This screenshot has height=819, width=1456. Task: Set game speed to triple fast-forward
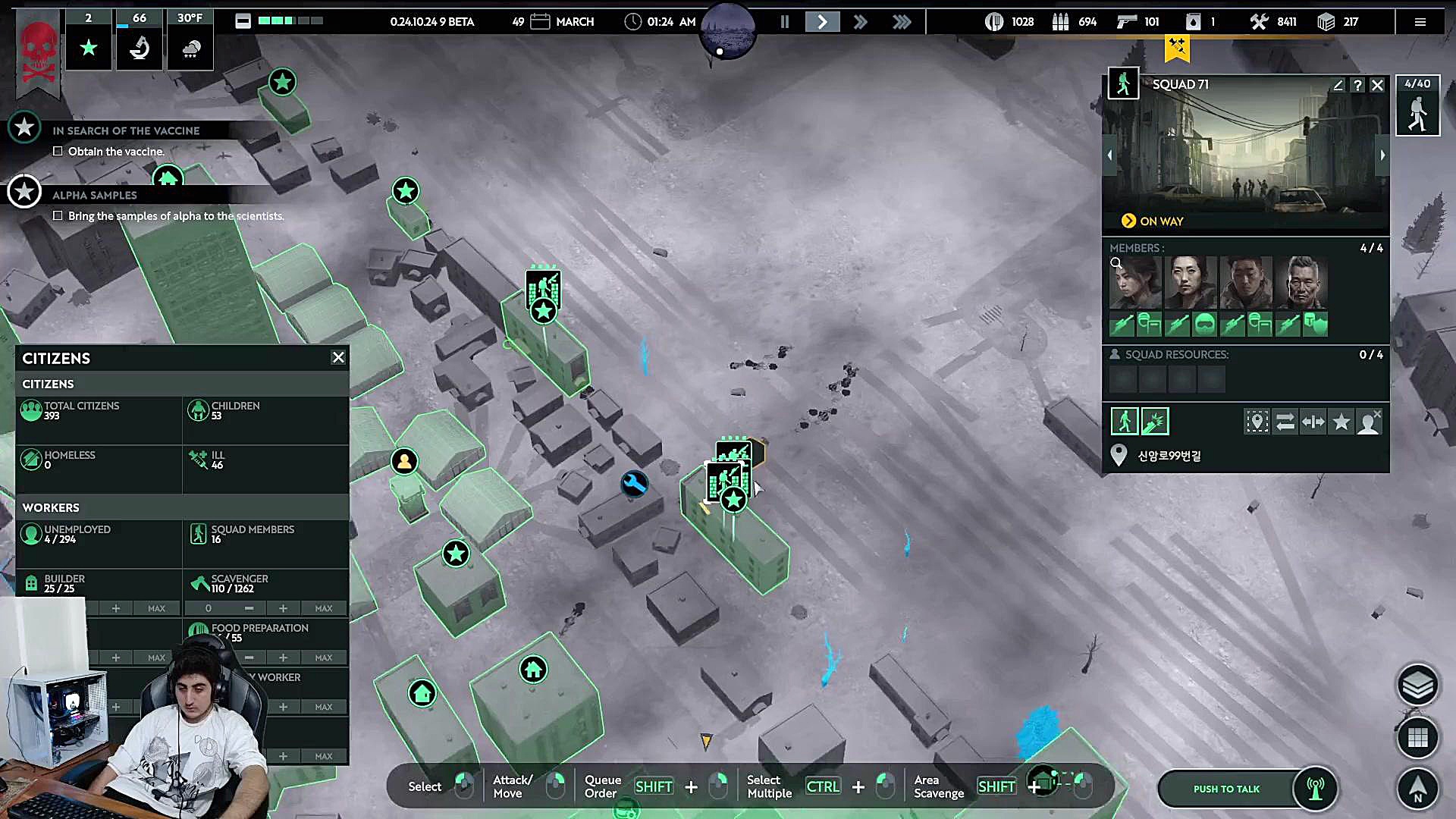[901, 22]
